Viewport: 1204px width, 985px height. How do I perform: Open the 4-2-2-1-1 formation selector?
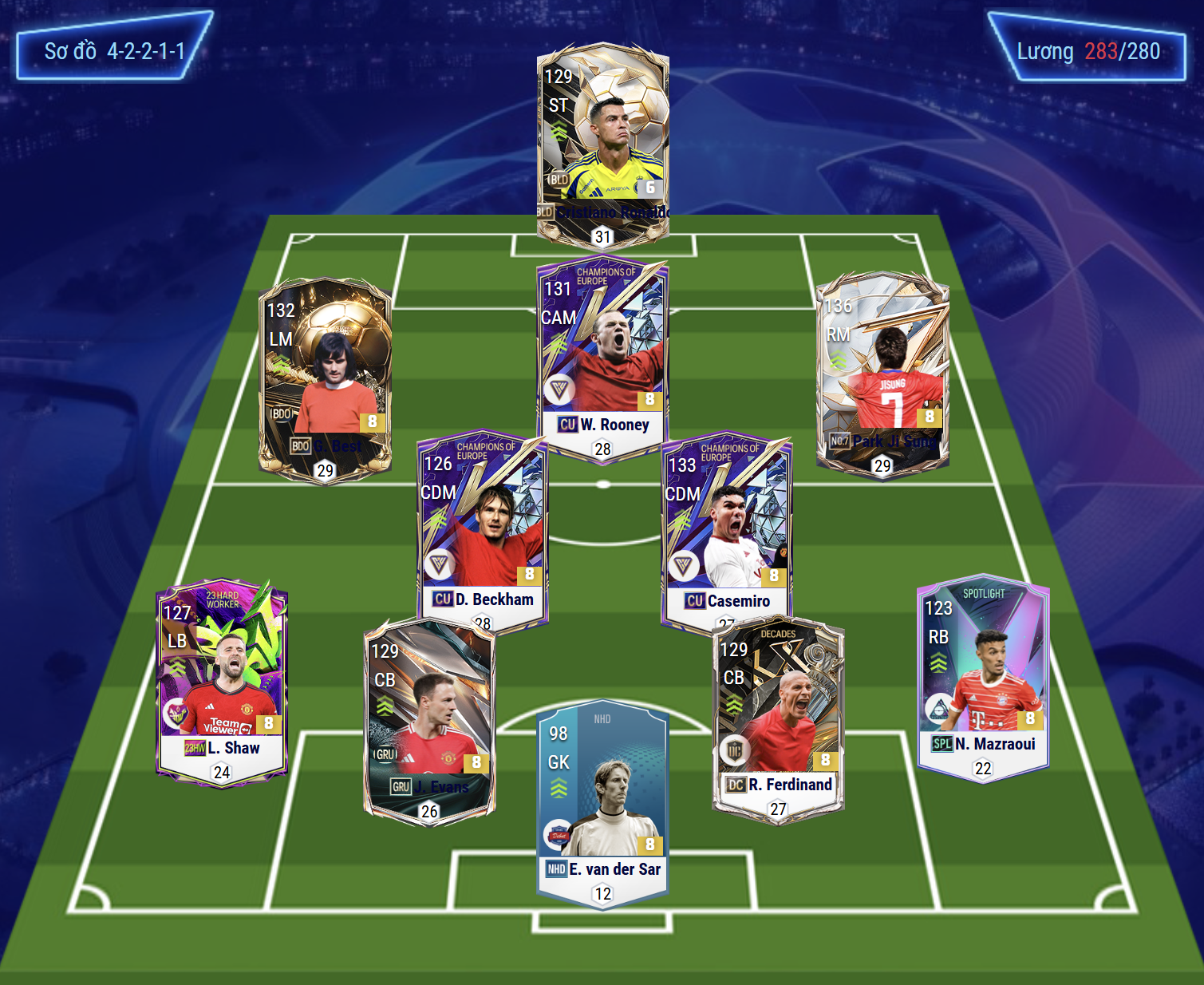tap(114, 51)
